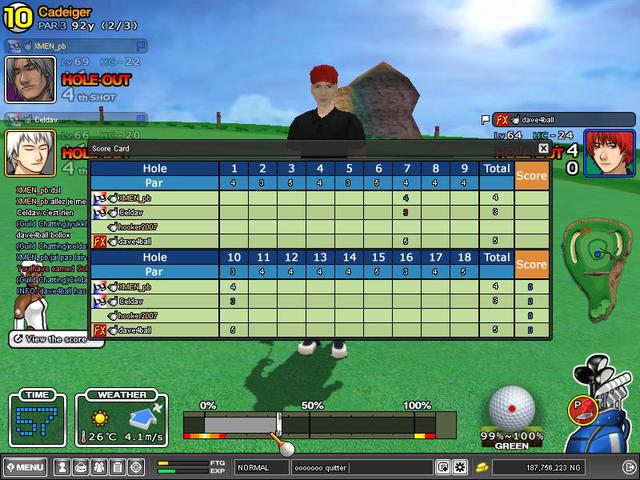The width and height of the screenshot is (640, 480).
Task: Select Celdav's white-haired portrait
Action: (30, 153)
